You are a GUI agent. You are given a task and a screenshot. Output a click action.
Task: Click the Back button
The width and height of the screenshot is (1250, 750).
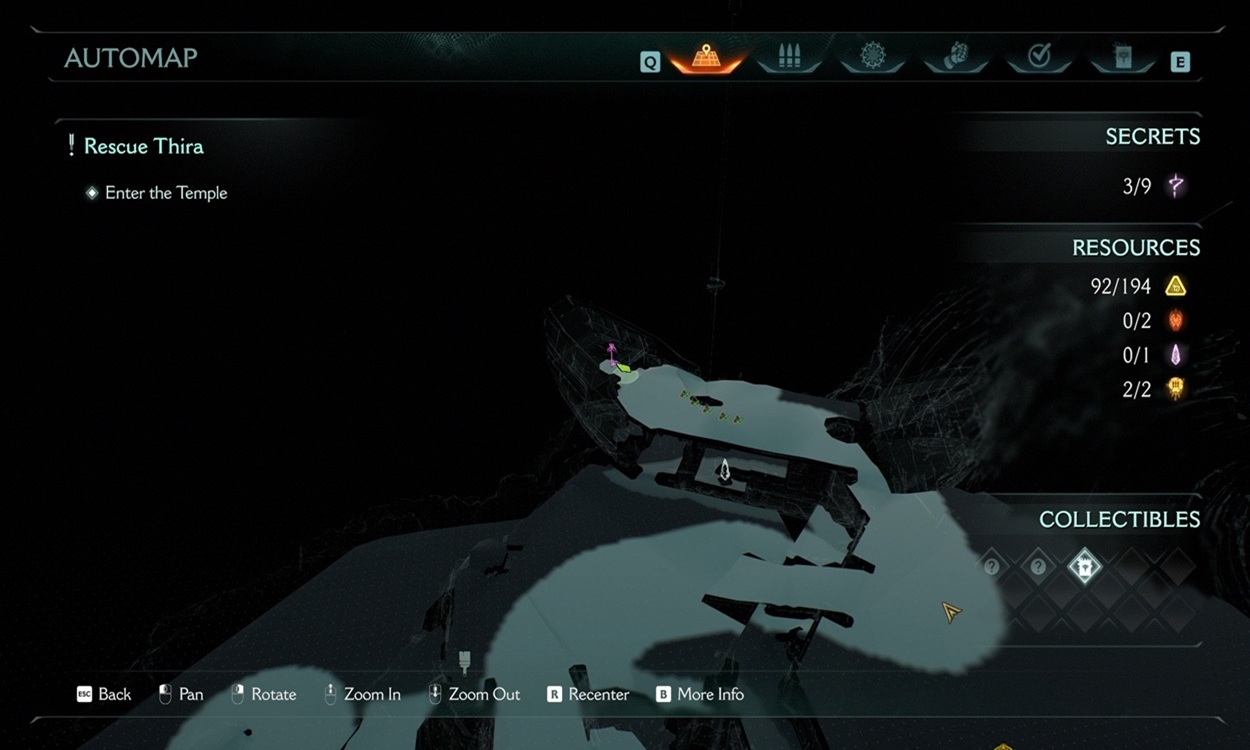[x=104, y=694]
